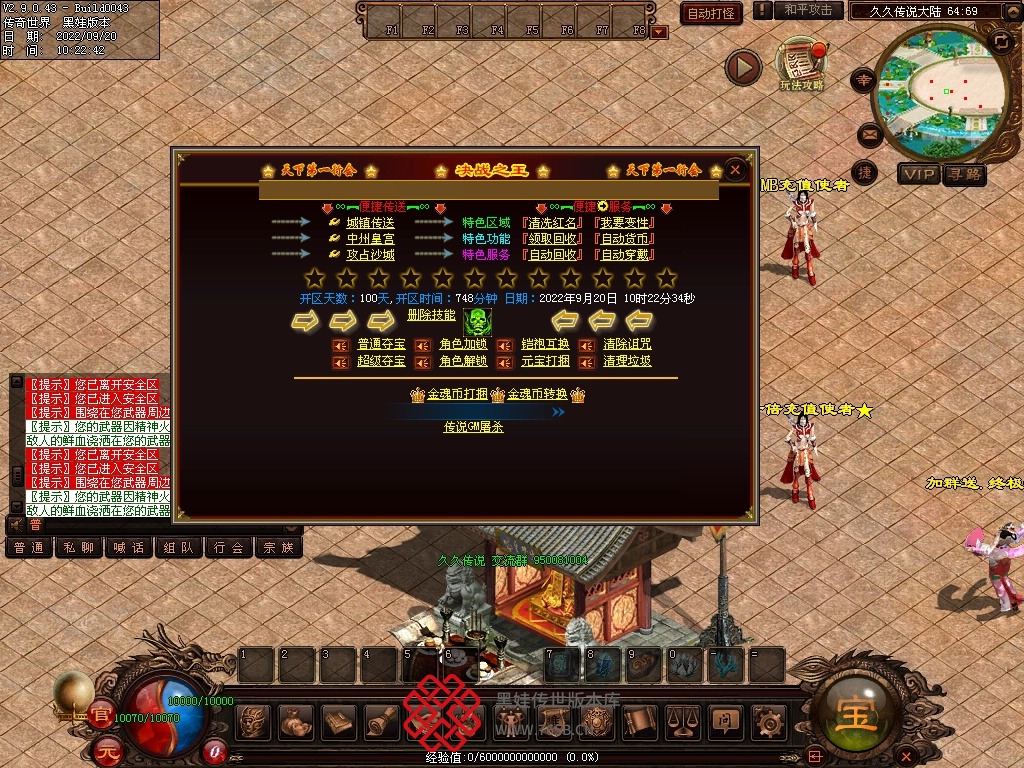Toggle the 自动打怪 auto-fight button
The width and height of the screenshot is (1024, 768).
(x=711, y=13)
